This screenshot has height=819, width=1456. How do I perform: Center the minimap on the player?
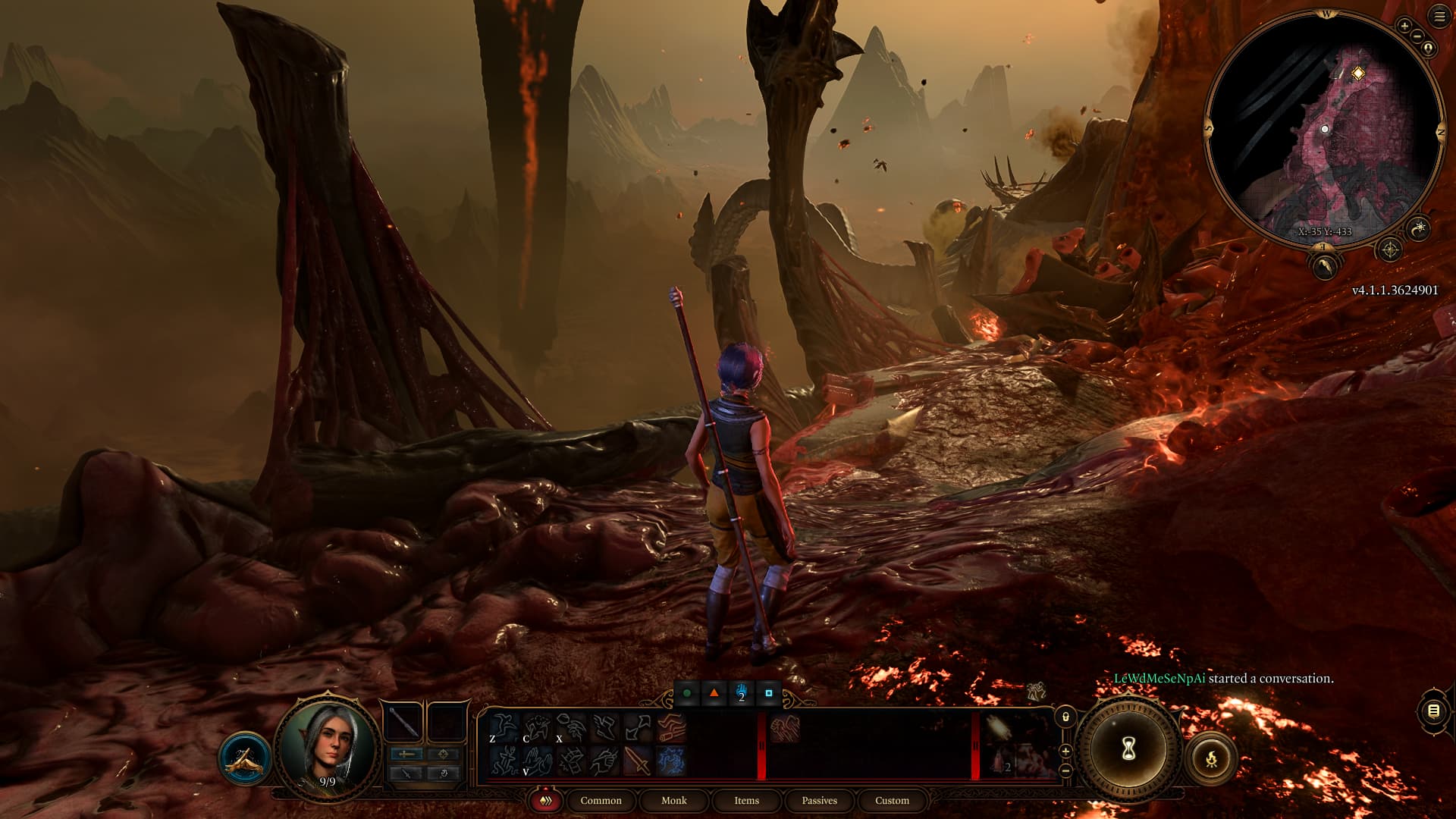(x=1427, y=49)
